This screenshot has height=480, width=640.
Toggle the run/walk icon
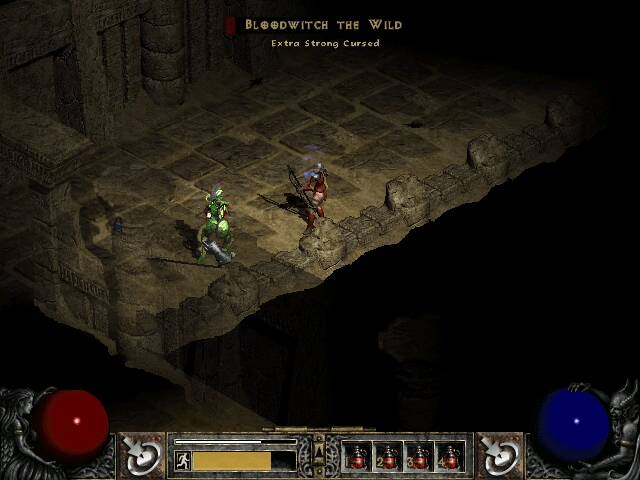click(x=182, y=461)
